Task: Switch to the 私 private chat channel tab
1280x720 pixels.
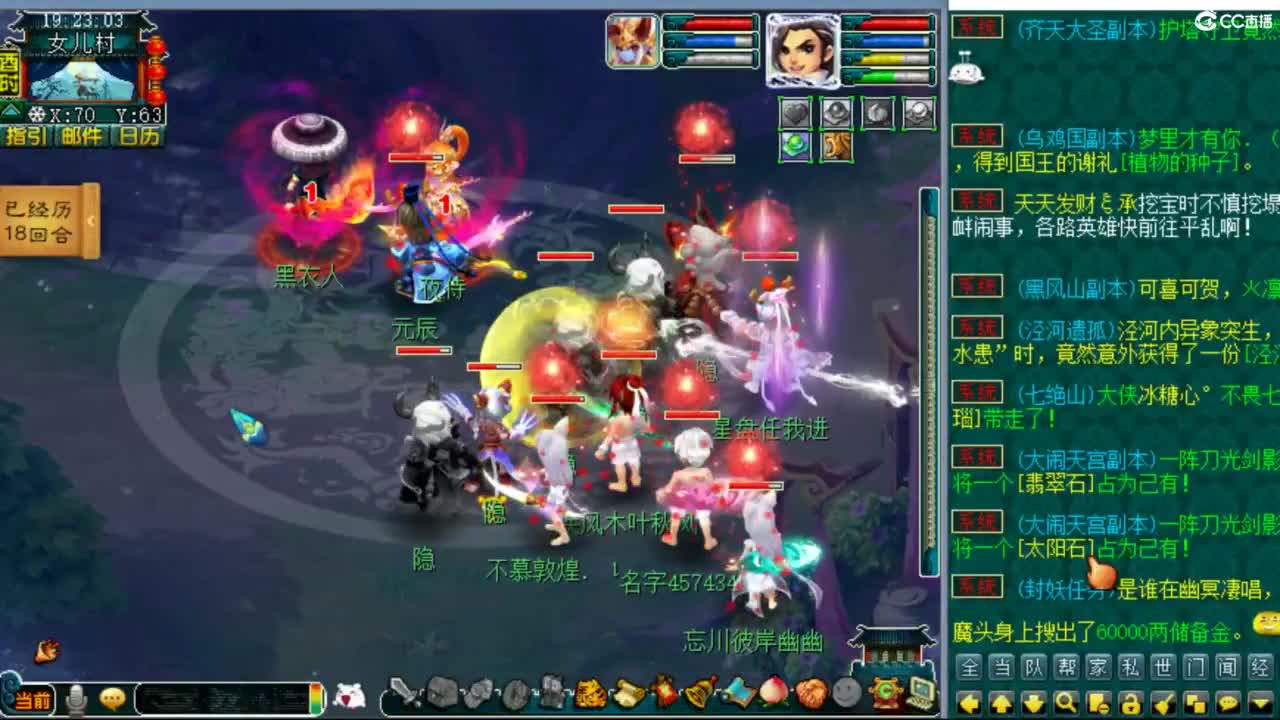Action: 1130,668
